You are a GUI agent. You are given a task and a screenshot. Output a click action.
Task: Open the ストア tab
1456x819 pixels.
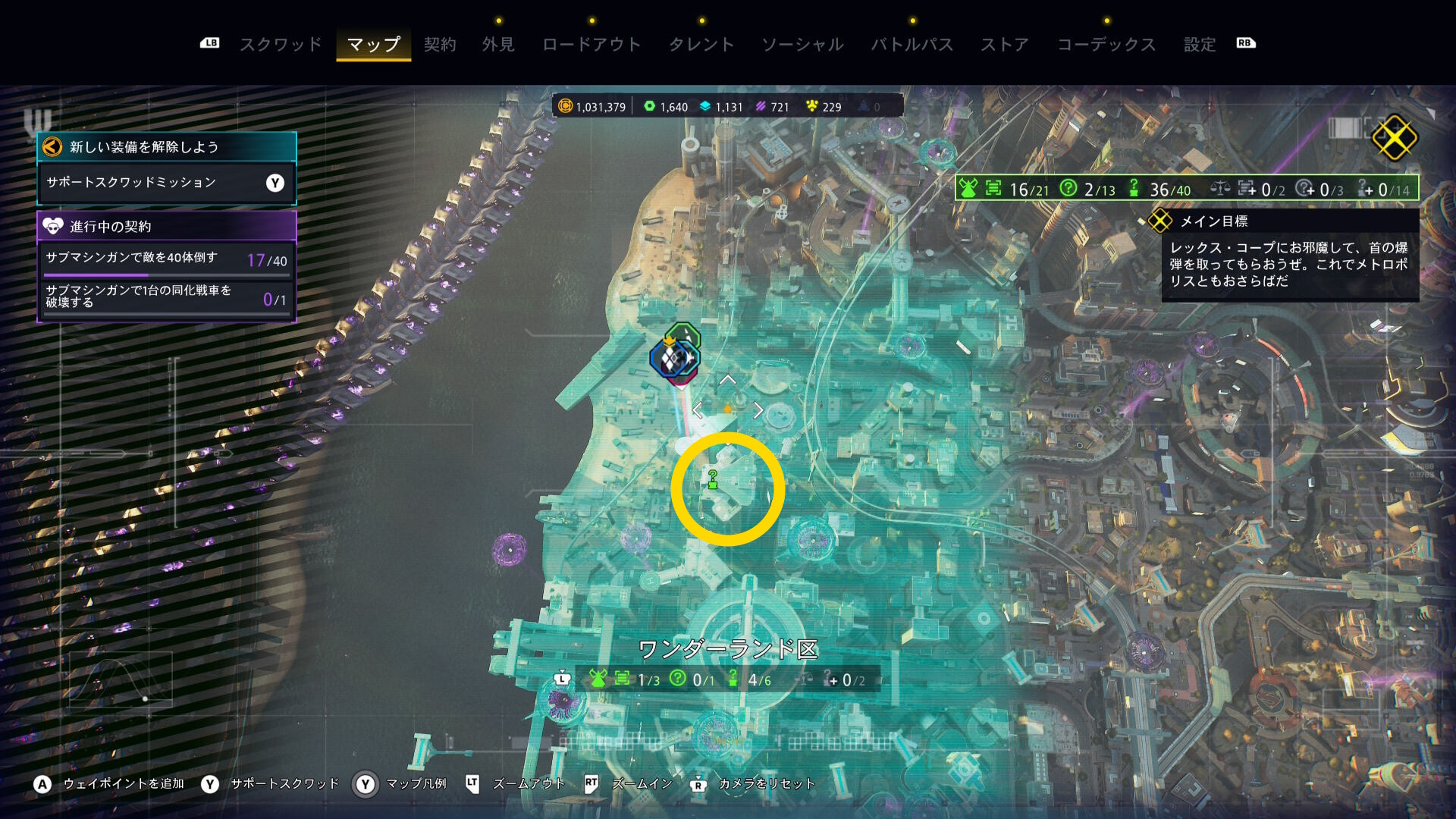click(x=1005, y=45)
